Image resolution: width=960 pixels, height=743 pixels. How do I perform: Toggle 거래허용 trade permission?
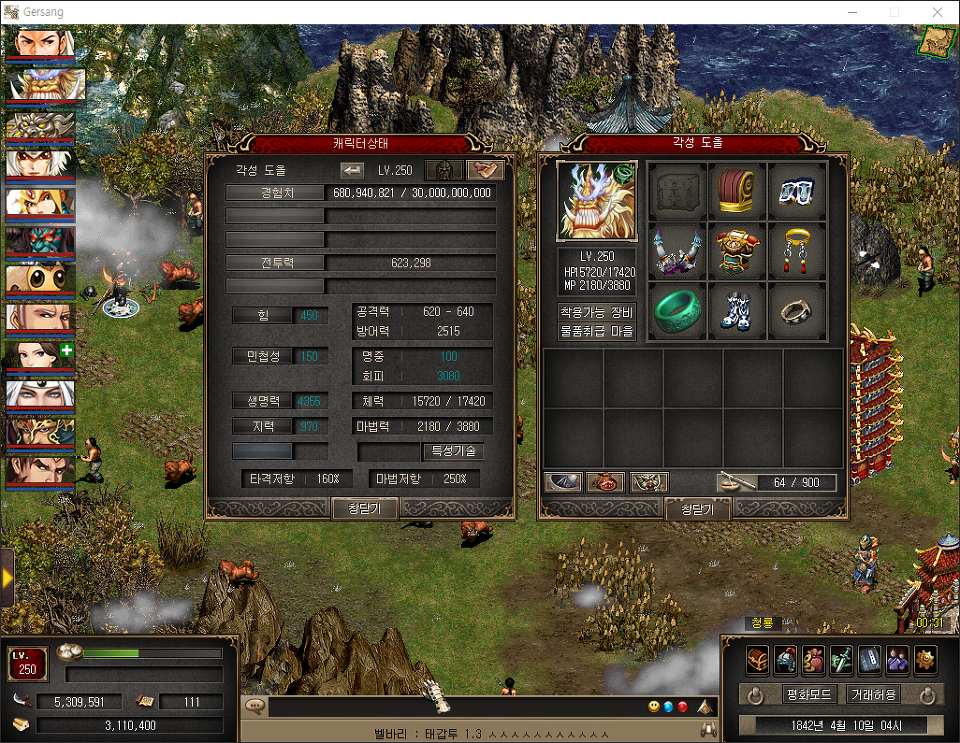[873, 694]
